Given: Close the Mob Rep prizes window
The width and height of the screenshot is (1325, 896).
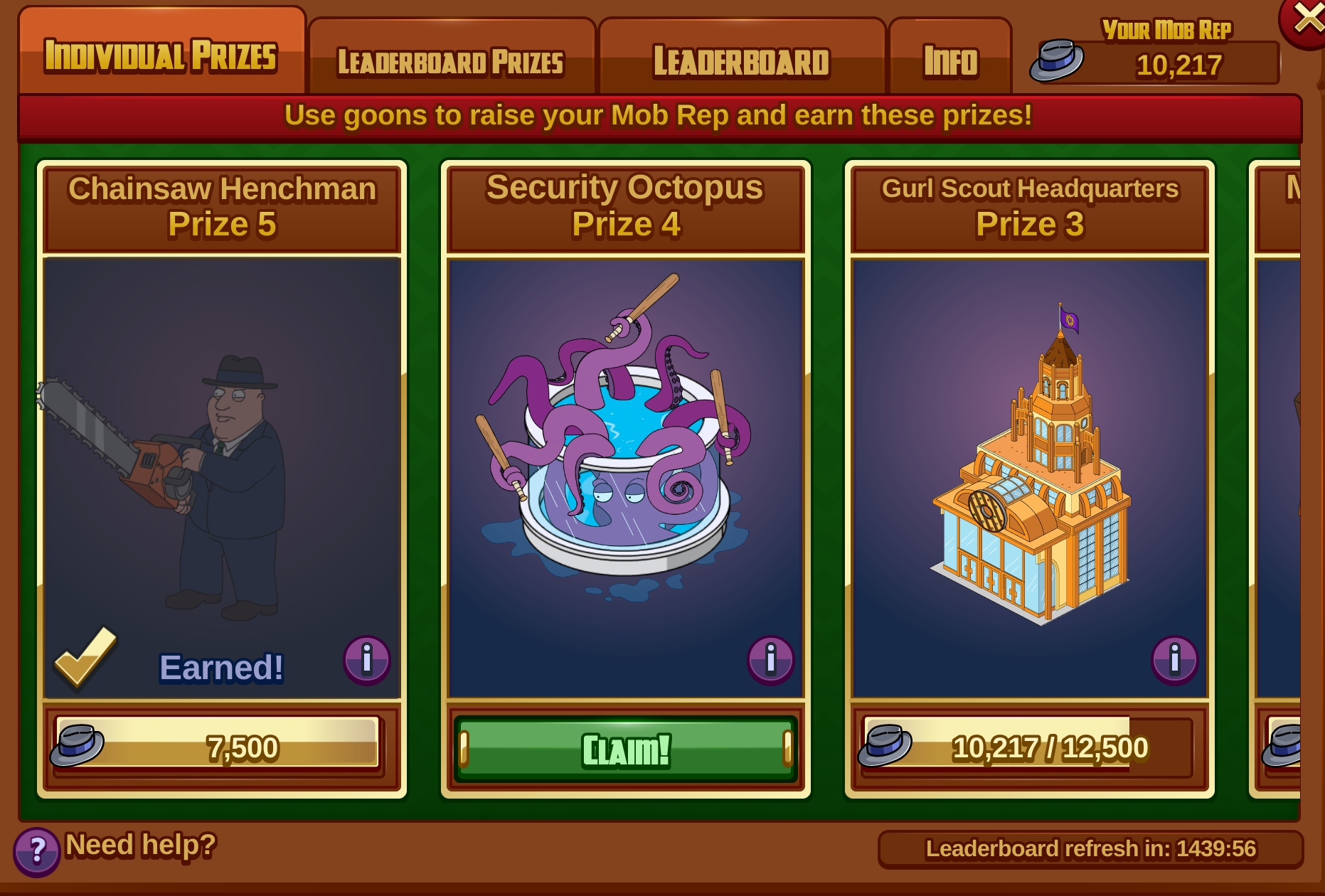Looking at the screenshot, I should click(1306, 18).
